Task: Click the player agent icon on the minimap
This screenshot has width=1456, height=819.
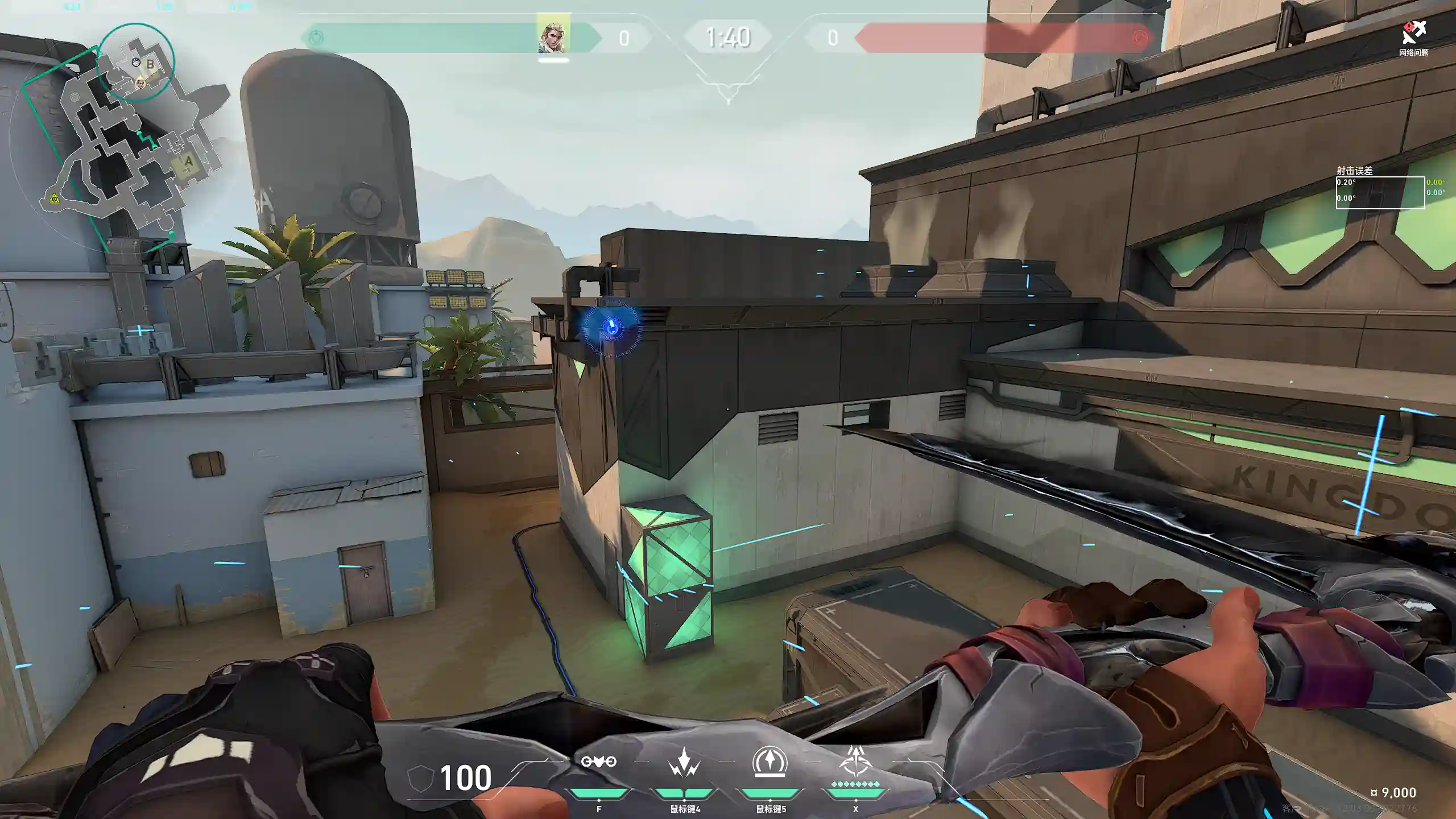Action: [140, 84]
